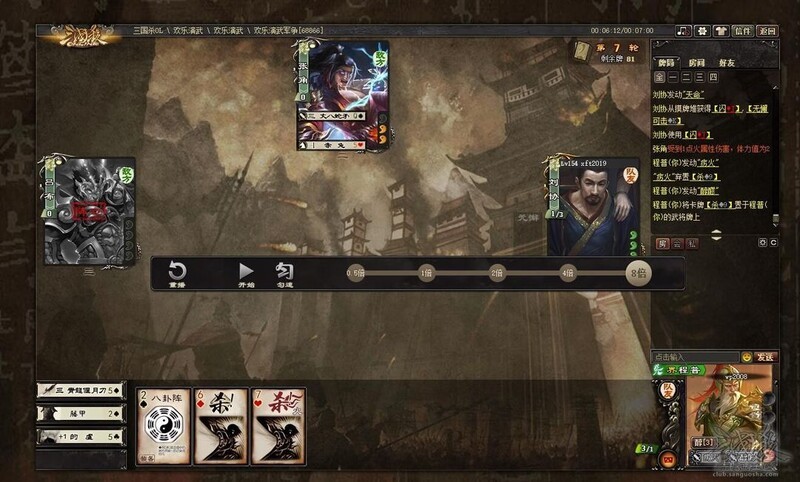Viewport: 800px width, 482px height.
Task: Click the 发送 send chat button
Action: pyautogui.click(x=765, y=356)
